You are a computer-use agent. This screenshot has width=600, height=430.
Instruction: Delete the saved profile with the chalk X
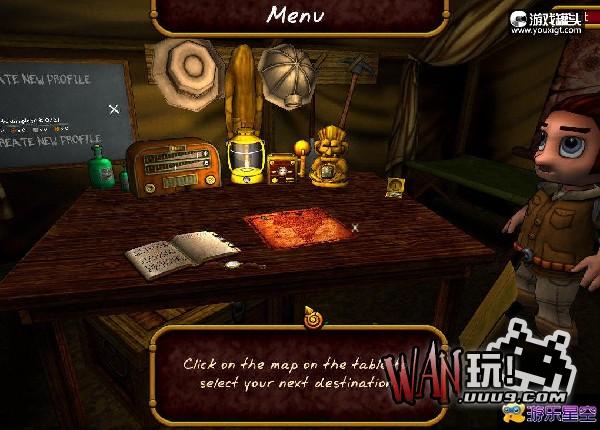click(114, 108)
